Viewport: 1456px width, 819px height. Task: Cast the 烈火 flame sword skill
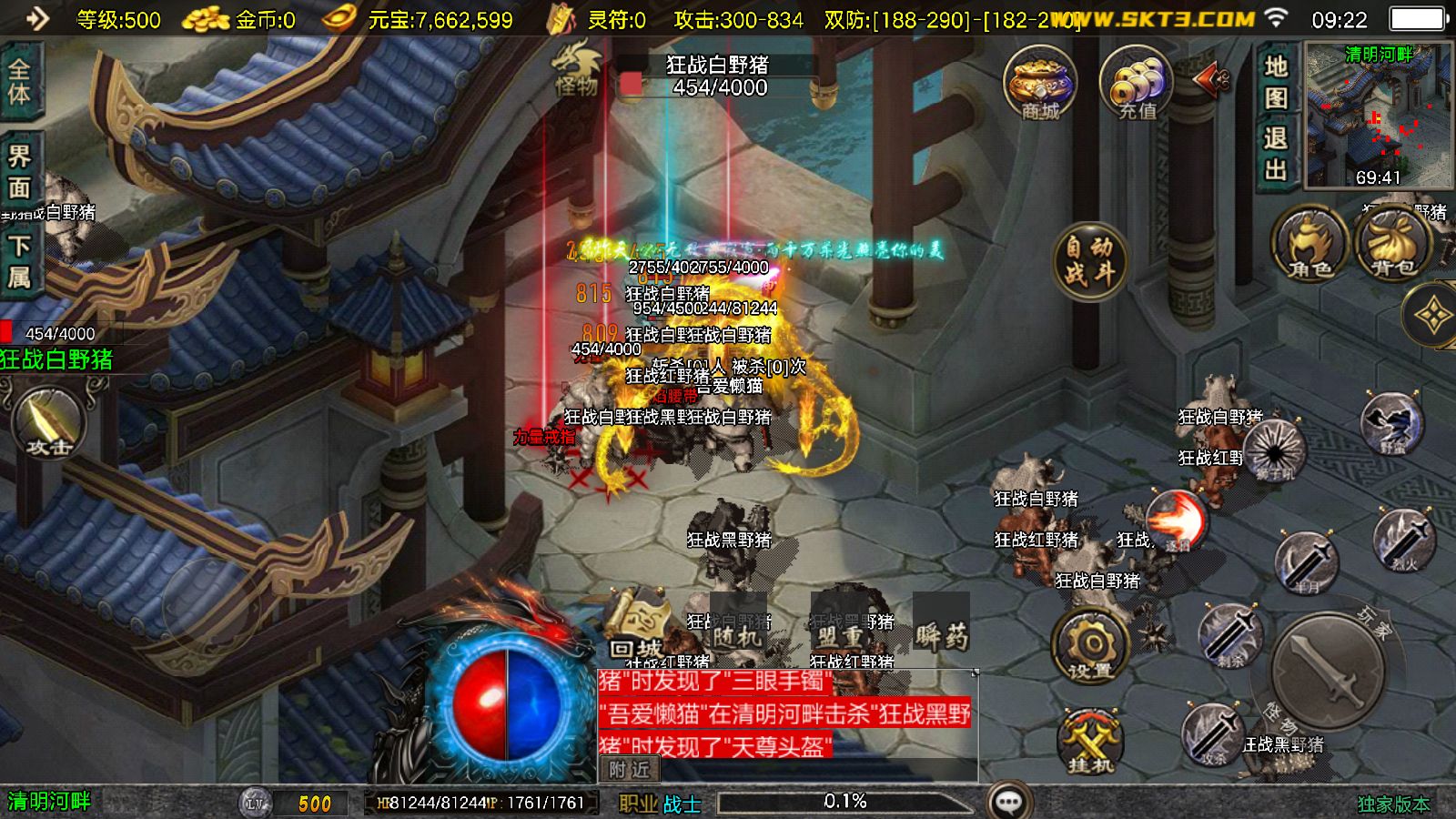(1403, 541)
